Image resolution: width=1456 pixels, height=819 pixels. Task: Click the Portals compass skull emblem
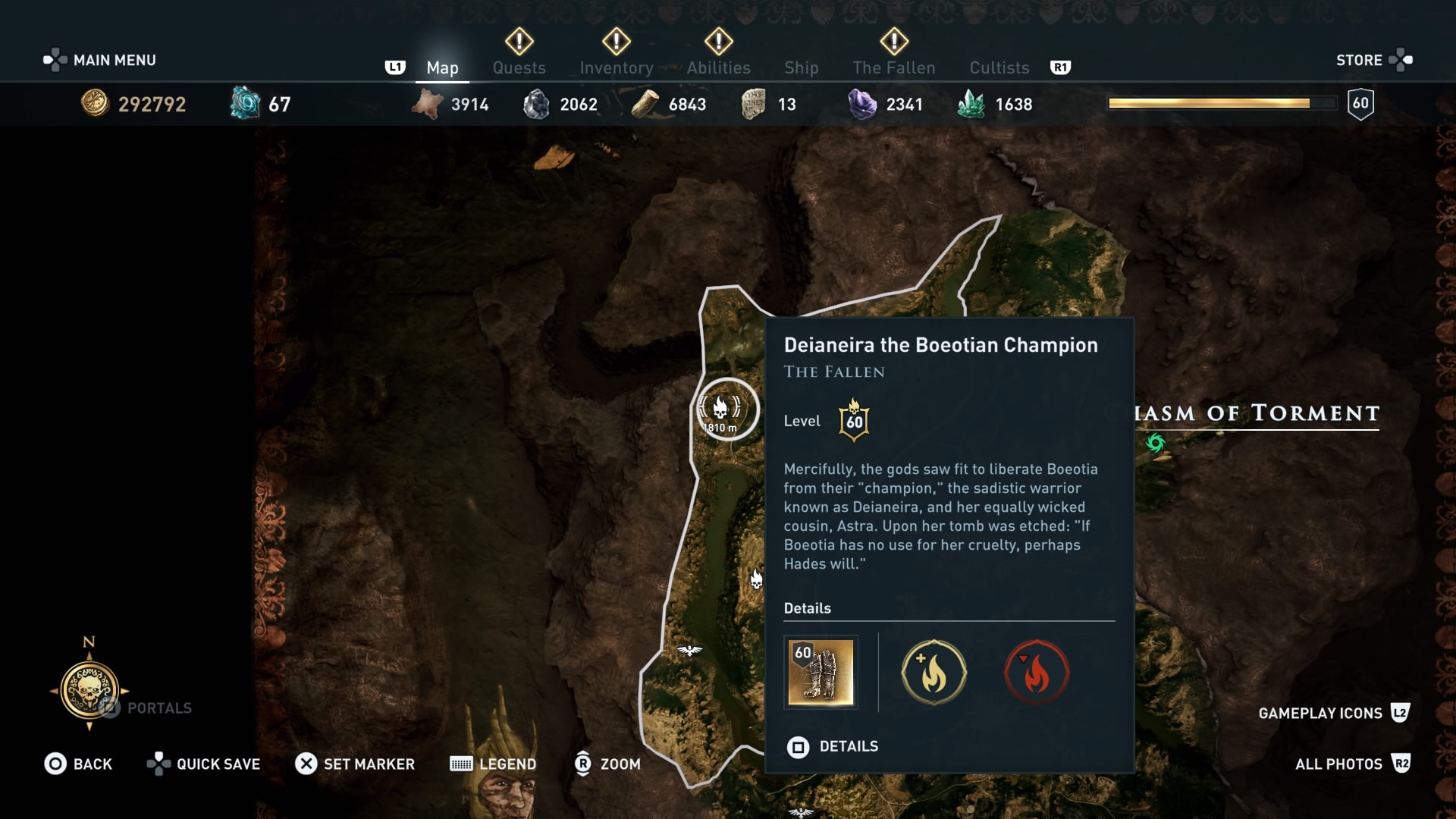click(x=89, y=692)
